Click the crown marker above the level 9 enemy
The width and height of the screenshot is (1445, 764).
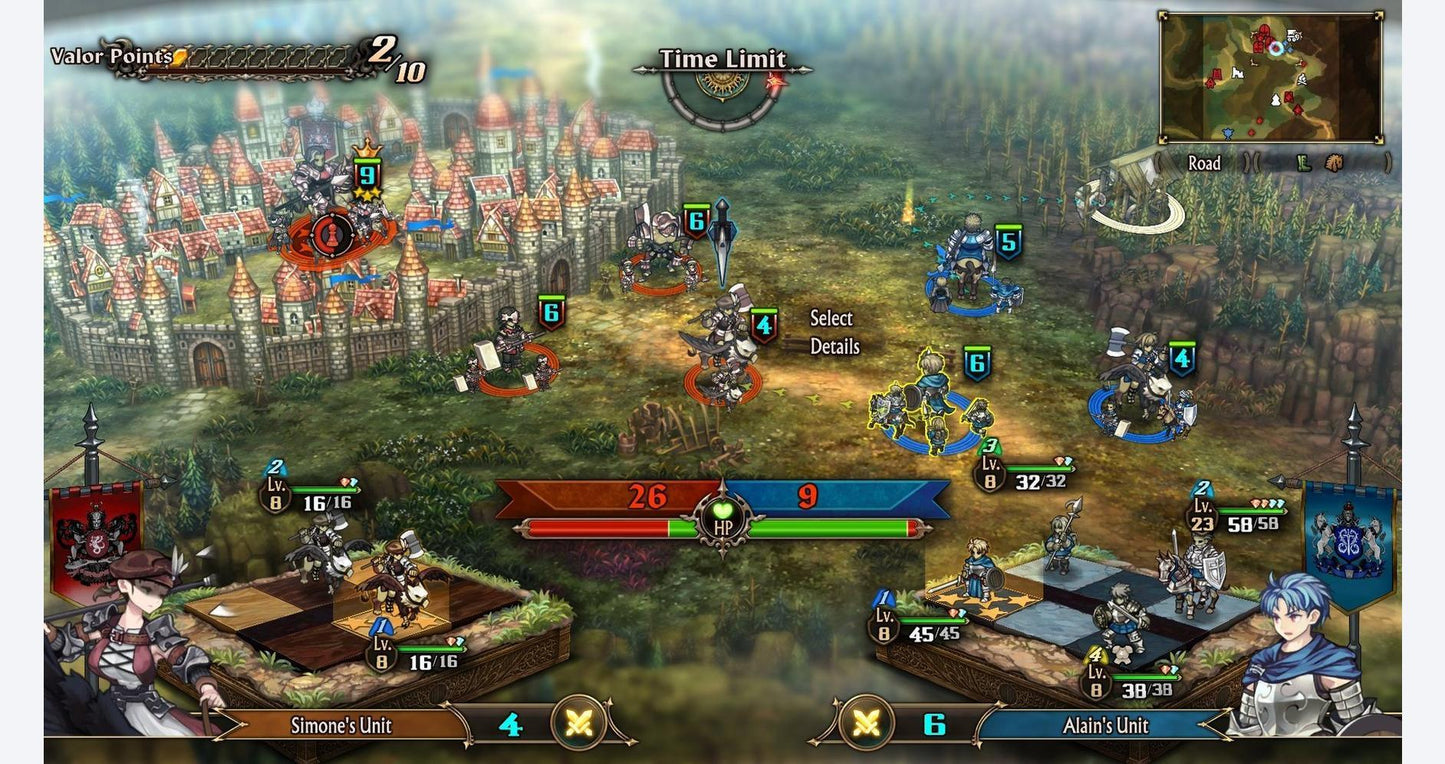coord(368,152)
